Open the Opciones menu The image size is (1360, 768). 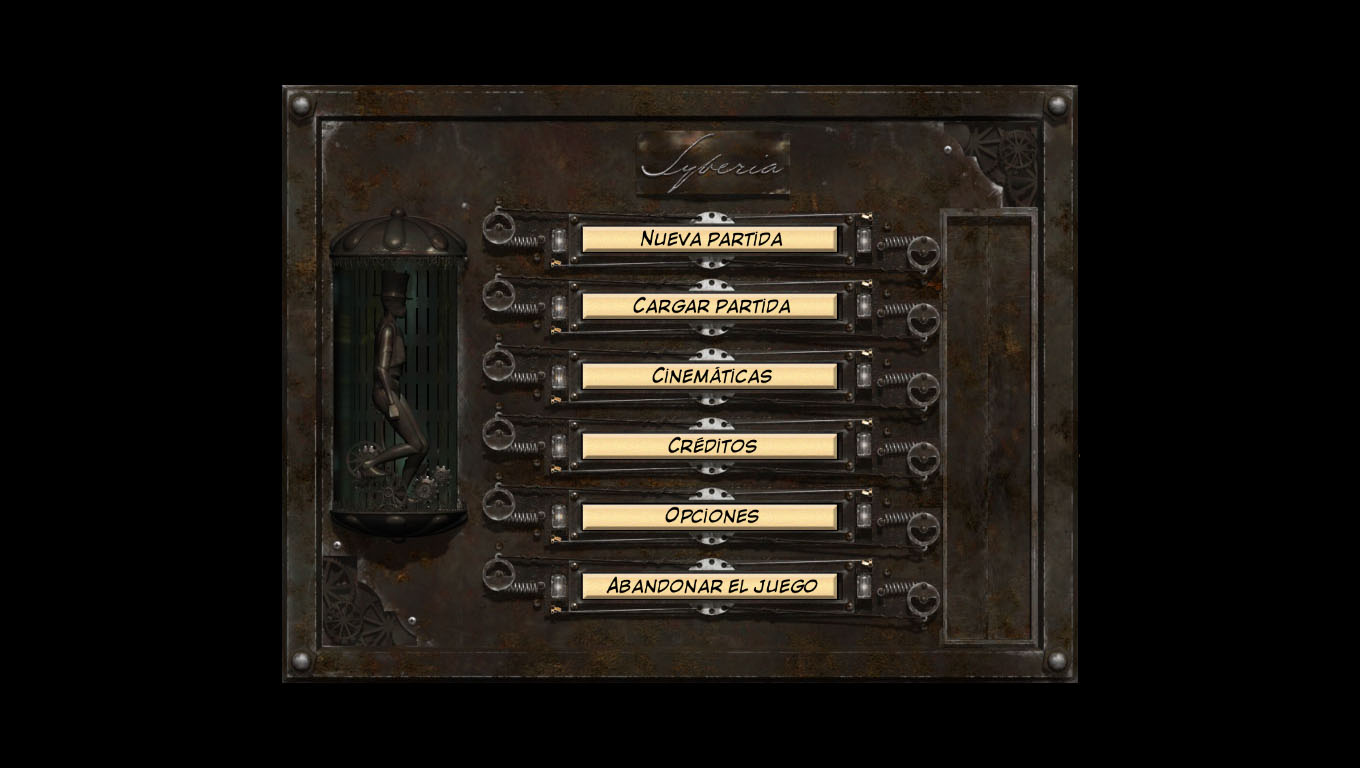[710, 516]
